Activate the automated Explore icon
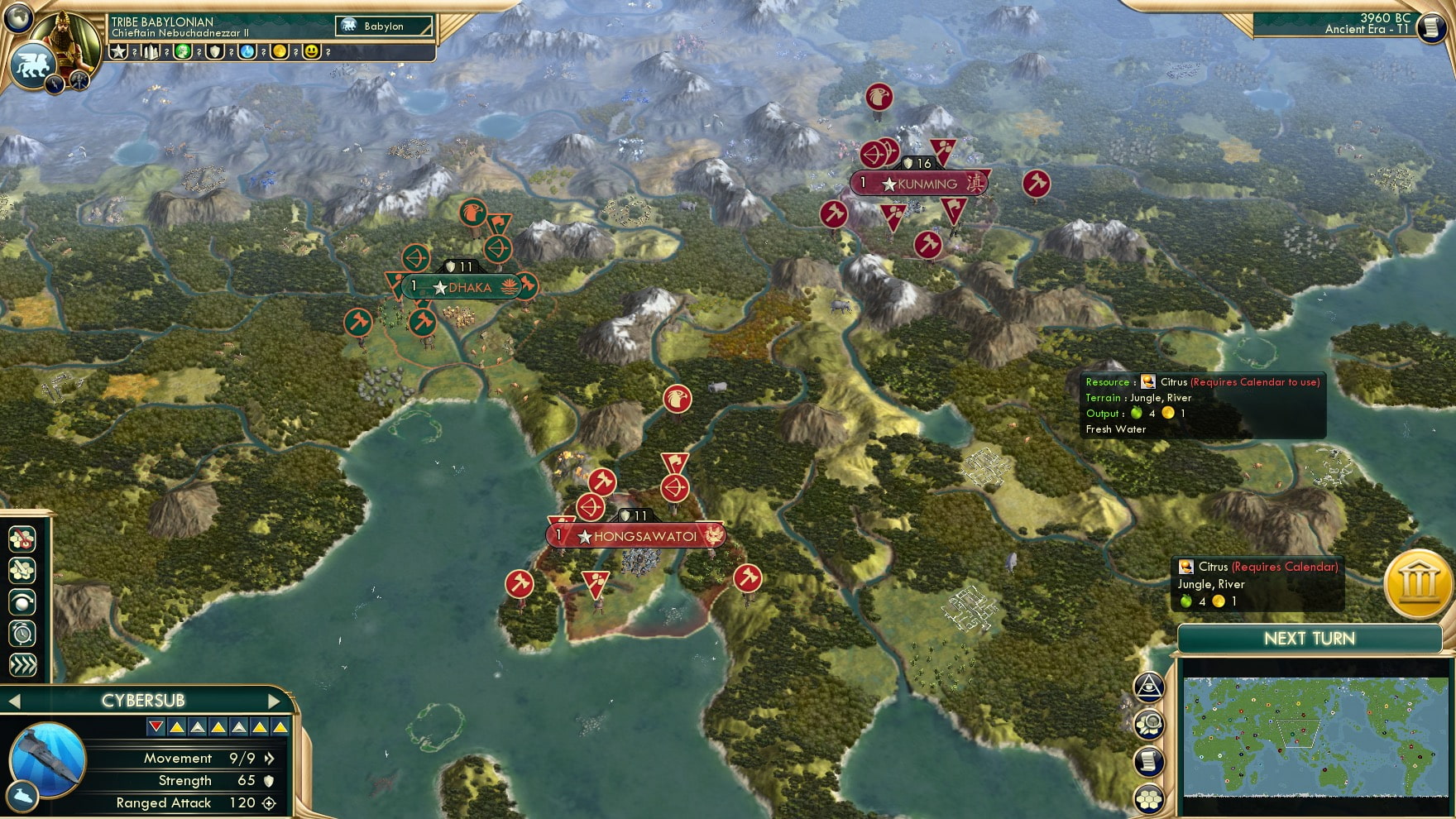Screen dimensions: 1456x819 (22, 601)
